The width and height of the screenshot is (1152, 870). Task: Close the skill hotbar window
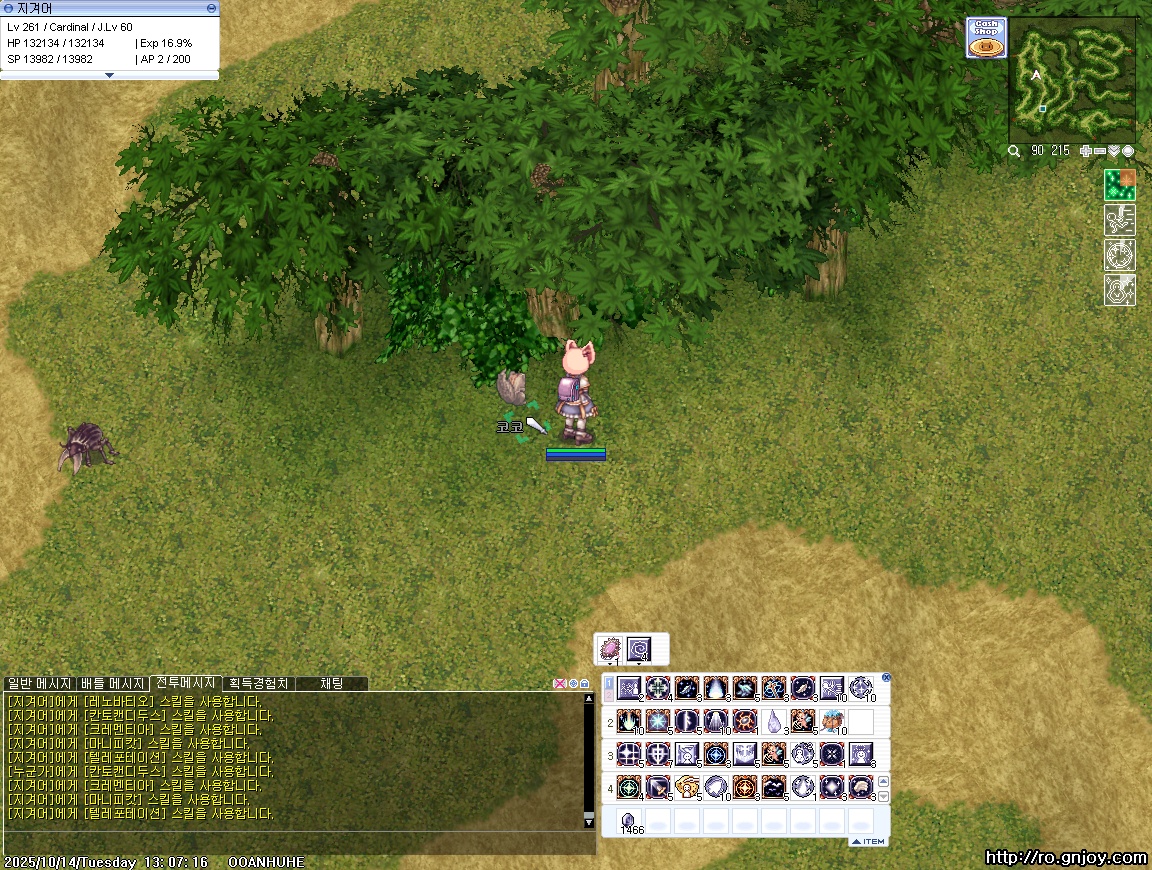(x=886, y=678)
